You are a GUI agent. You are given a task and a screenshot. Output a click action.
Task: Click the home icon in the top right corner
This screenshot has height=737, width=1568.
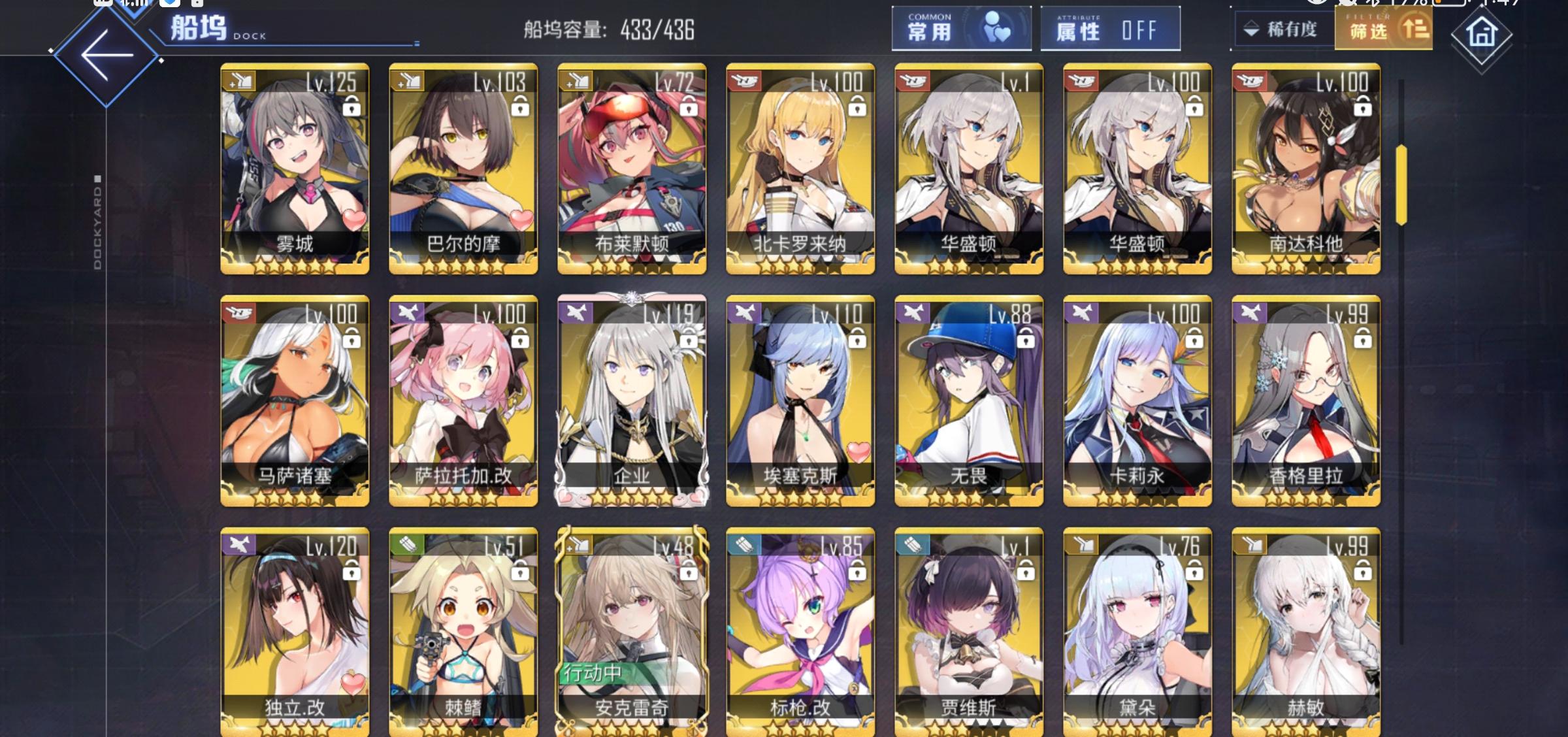coord(1481,36)
